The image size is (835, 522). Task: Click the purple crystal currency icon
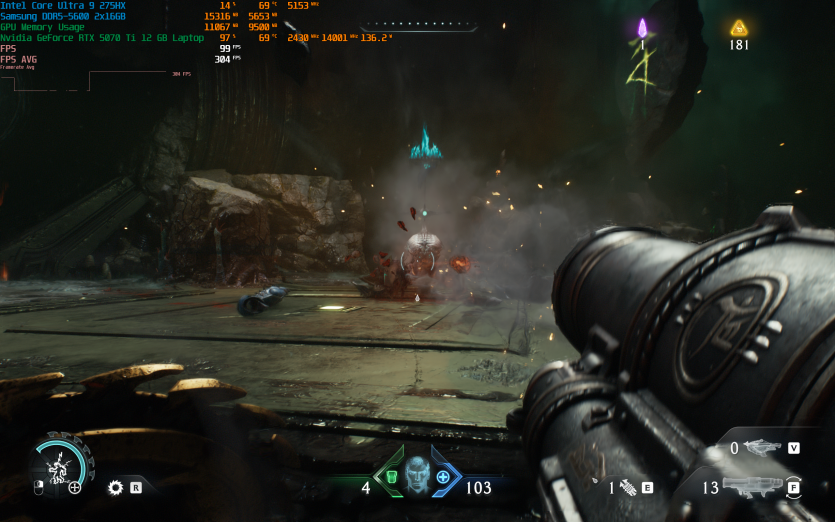click(x=642, y=28)
